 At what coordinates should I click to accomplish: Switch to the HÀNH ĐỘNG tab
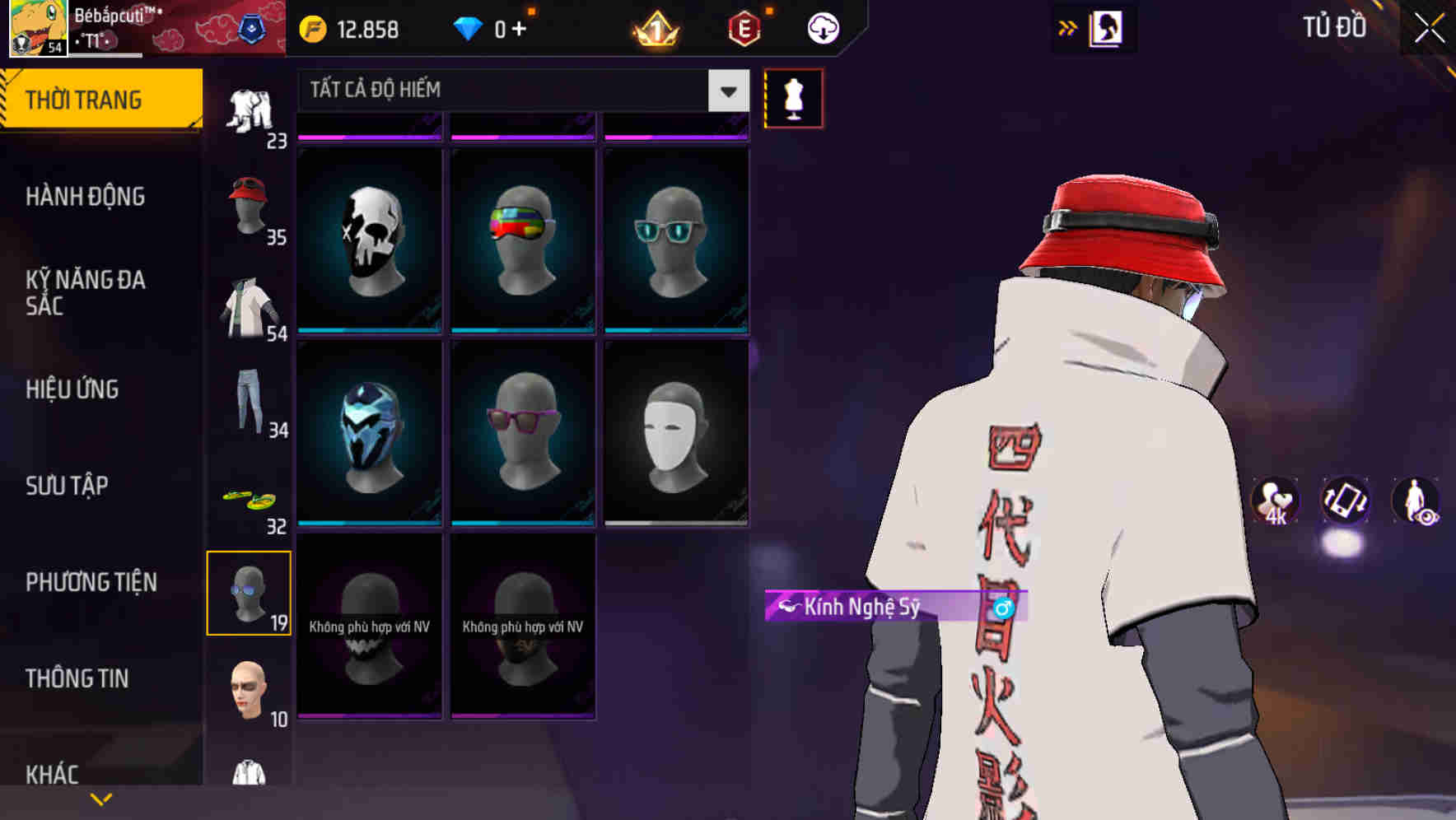[86, 197]
